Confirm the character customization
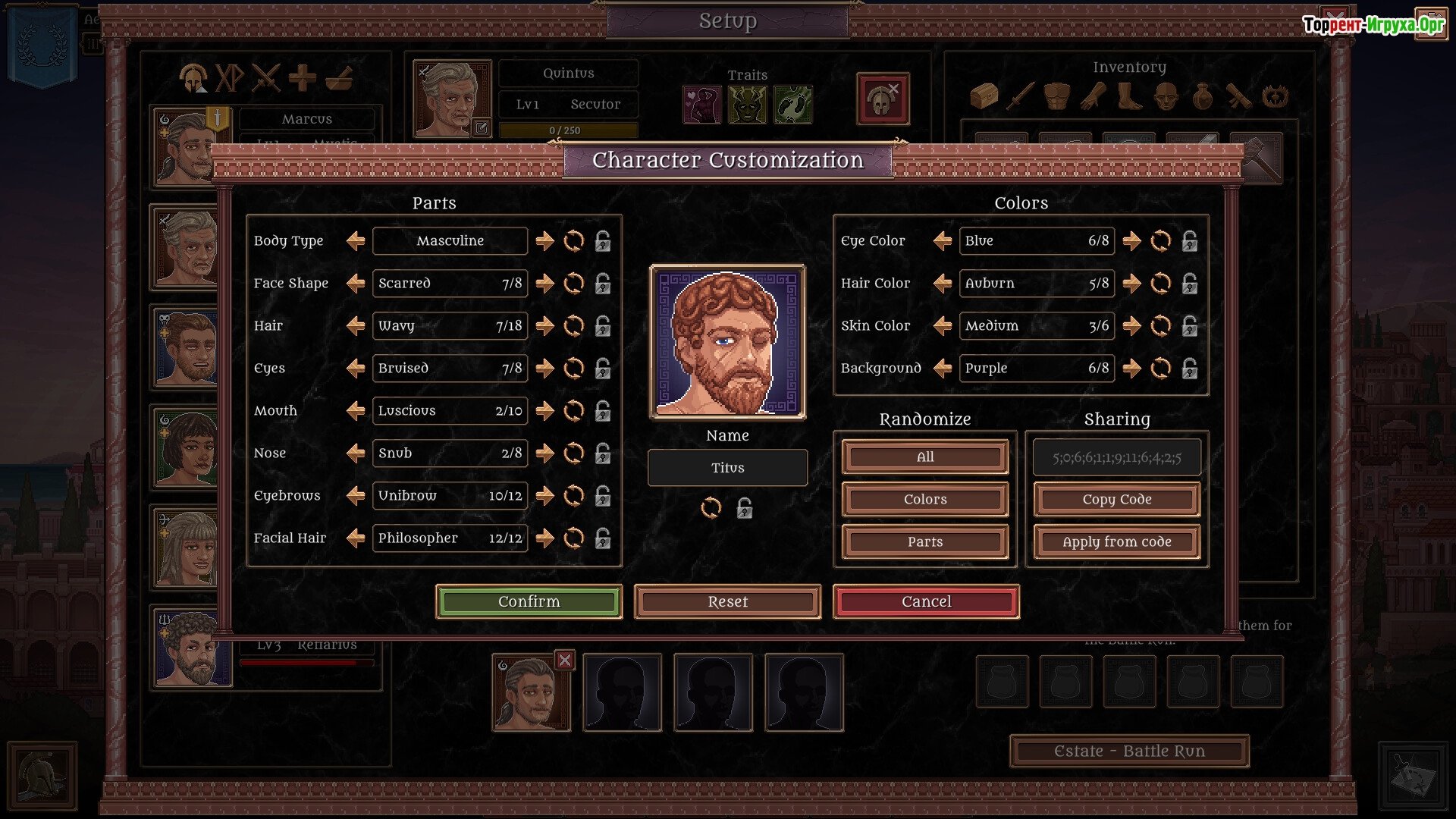Screen dimensions: 1456x819 pos(529,601)
